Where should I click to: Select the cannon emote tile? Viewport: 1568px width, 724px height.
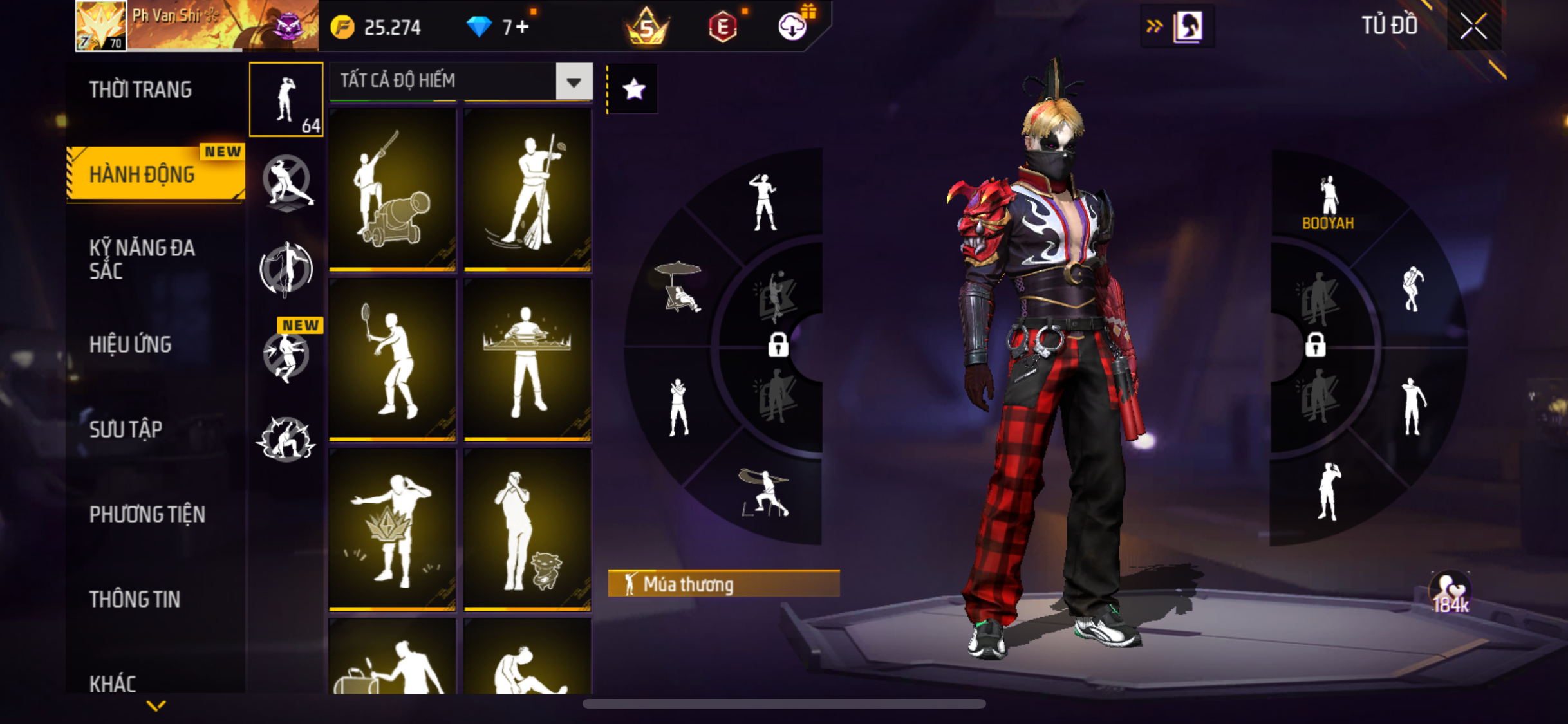393,189
